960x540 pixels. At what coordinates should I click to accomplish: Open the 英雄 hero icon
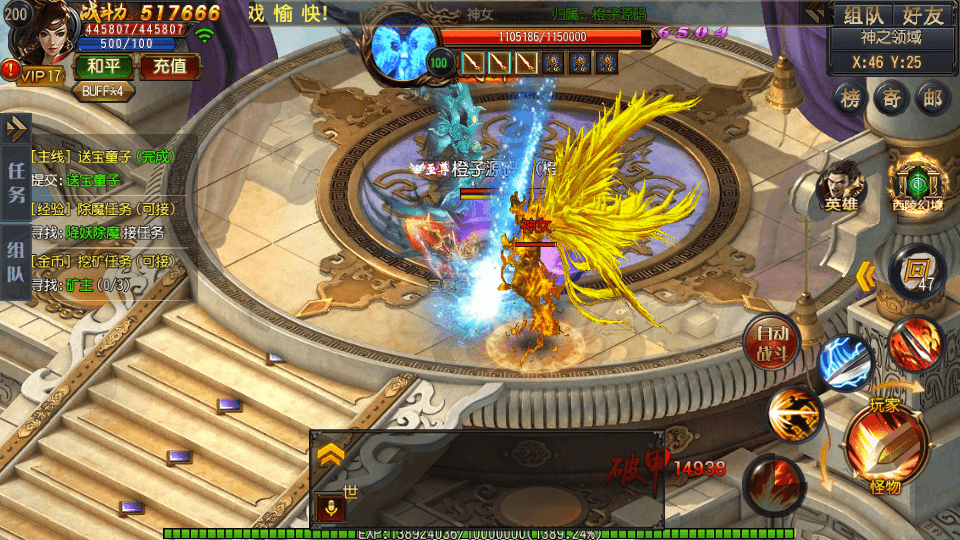[841, 186]
